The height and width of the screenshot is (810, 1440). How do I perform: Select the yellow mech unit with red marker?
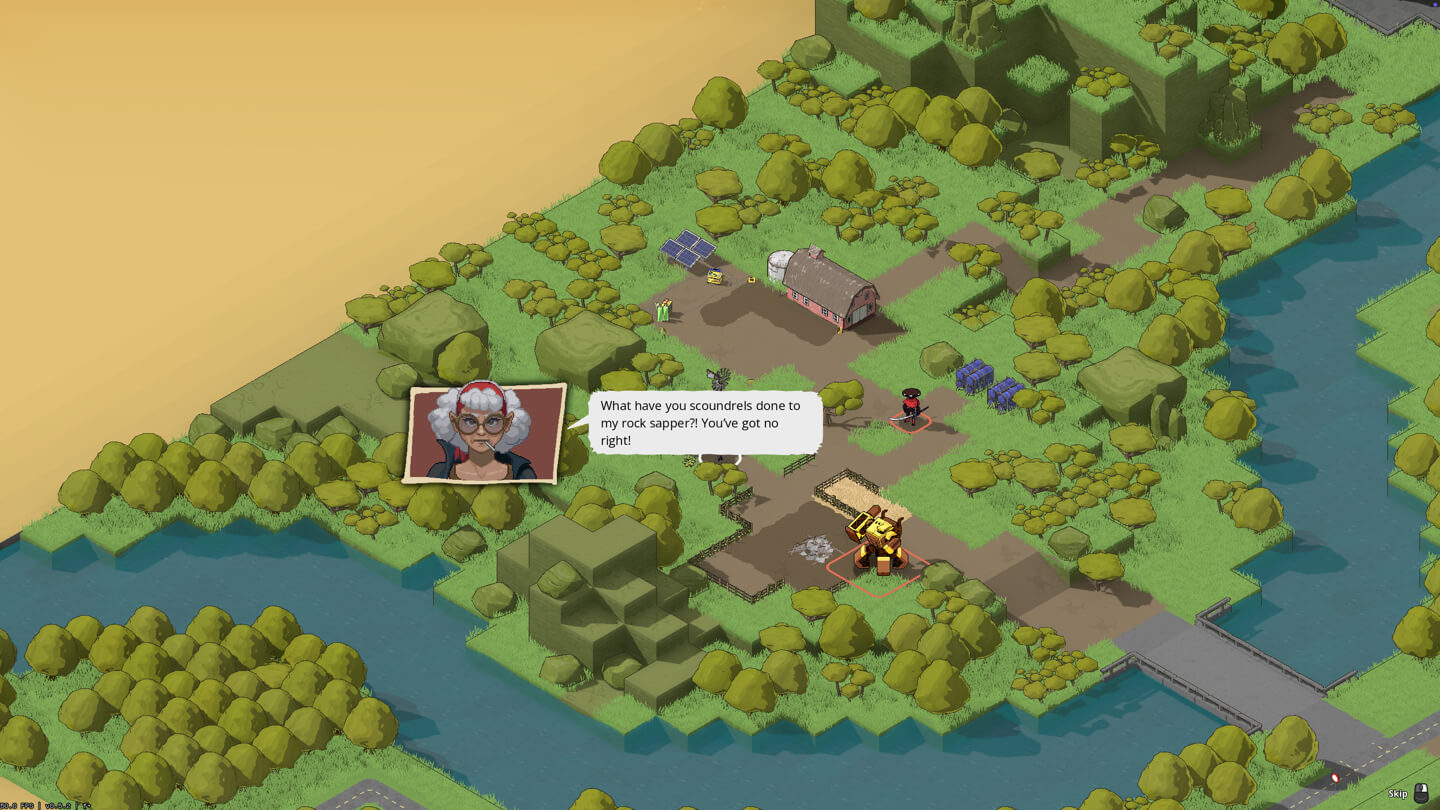pyautogui.click(x=876, y=543)
